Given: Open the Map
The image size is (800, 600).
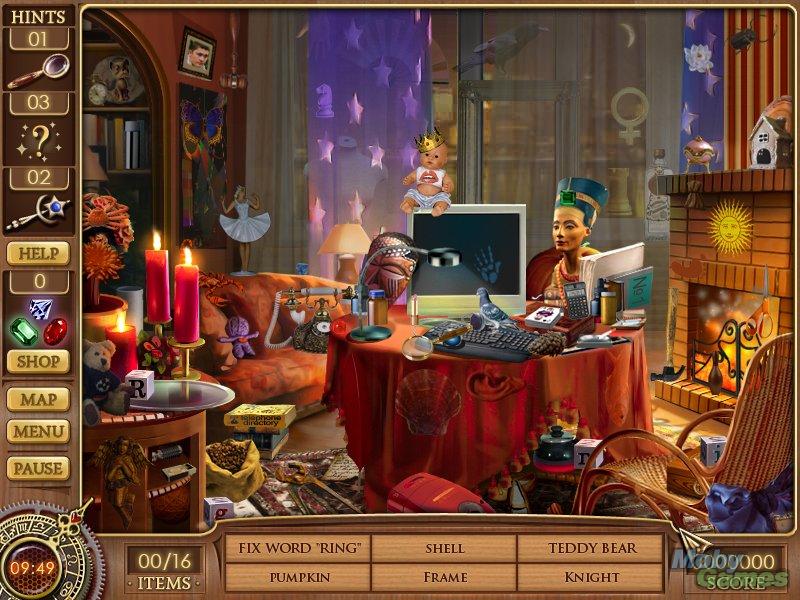Looking at the screenshot, I should (40, 399).
